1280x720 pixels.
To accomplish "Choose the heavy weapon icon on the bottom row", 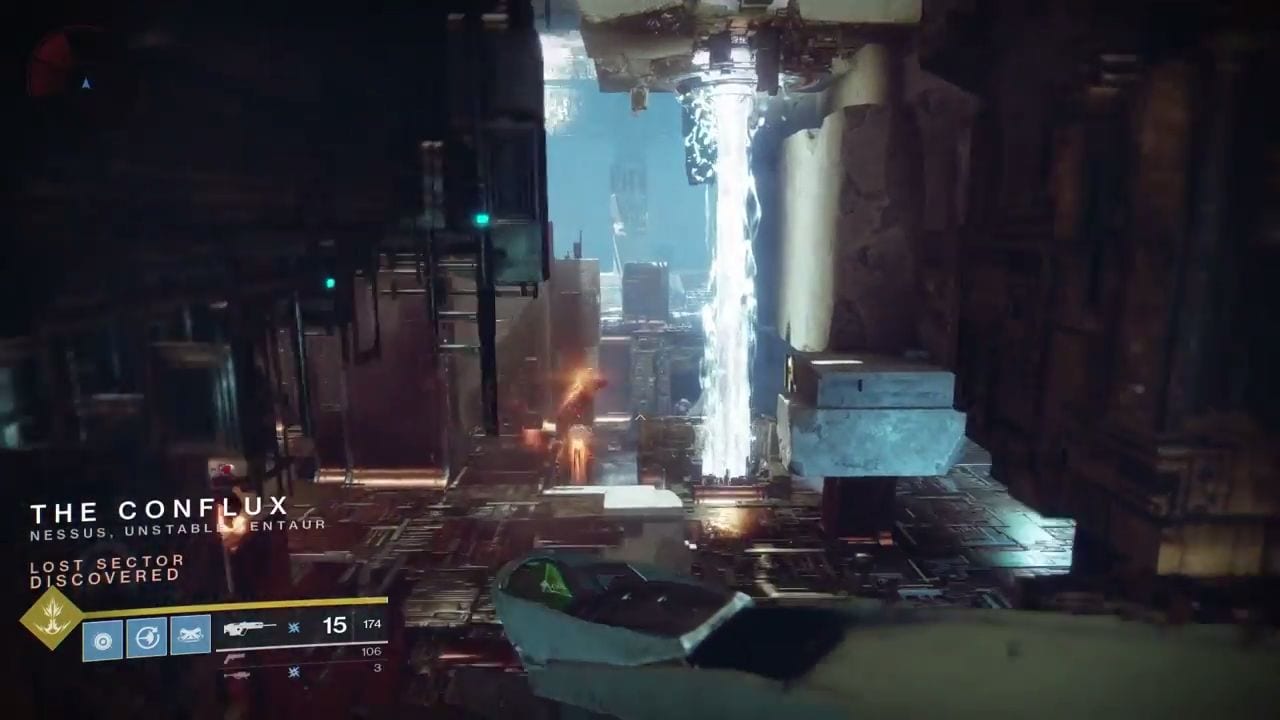I will 237,674.
